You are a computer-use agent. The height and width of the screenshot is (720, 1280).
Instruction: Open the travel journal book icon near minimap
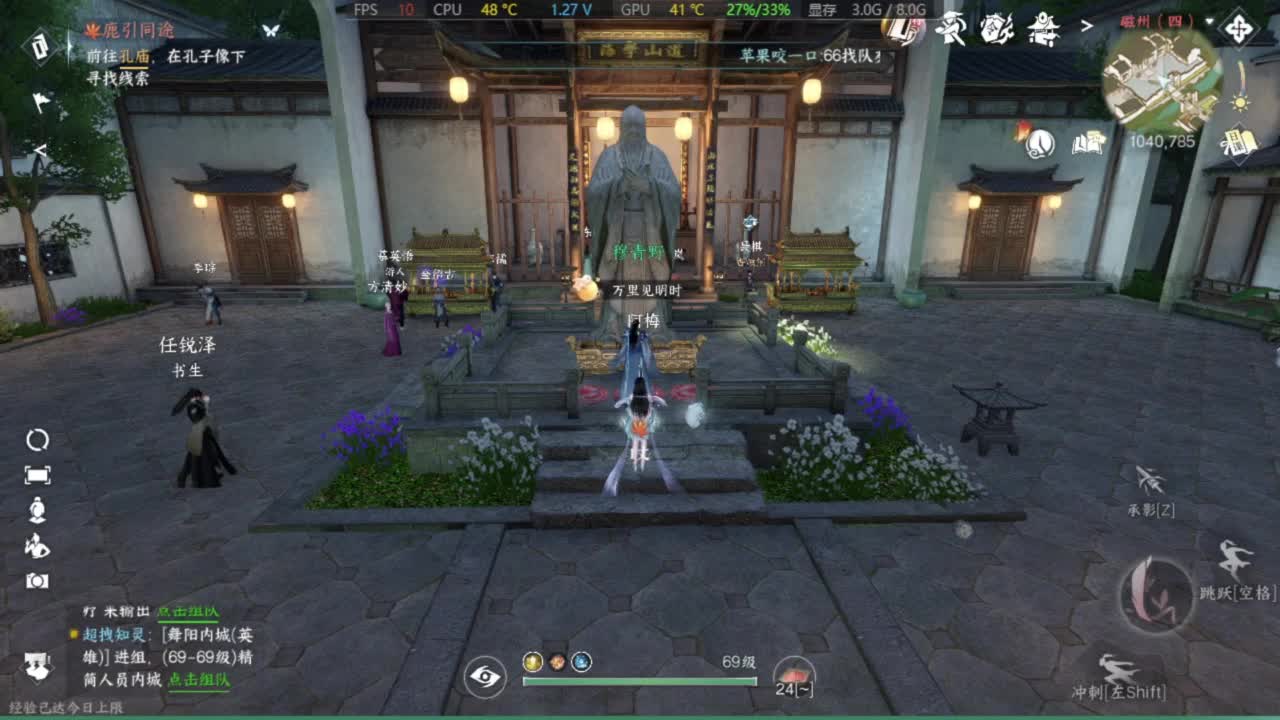coord(1087,143)
